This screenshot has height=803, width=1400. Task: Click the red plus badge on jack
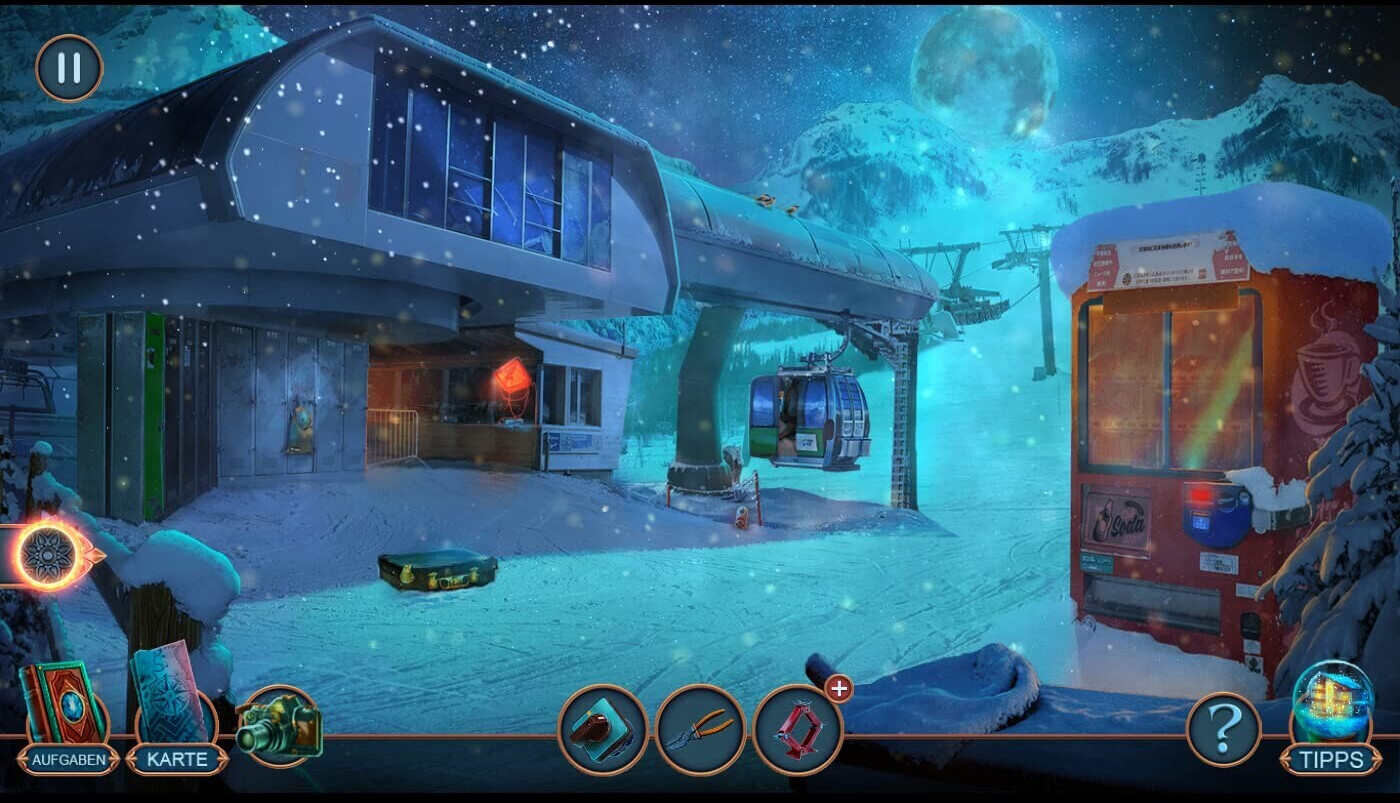838,688
